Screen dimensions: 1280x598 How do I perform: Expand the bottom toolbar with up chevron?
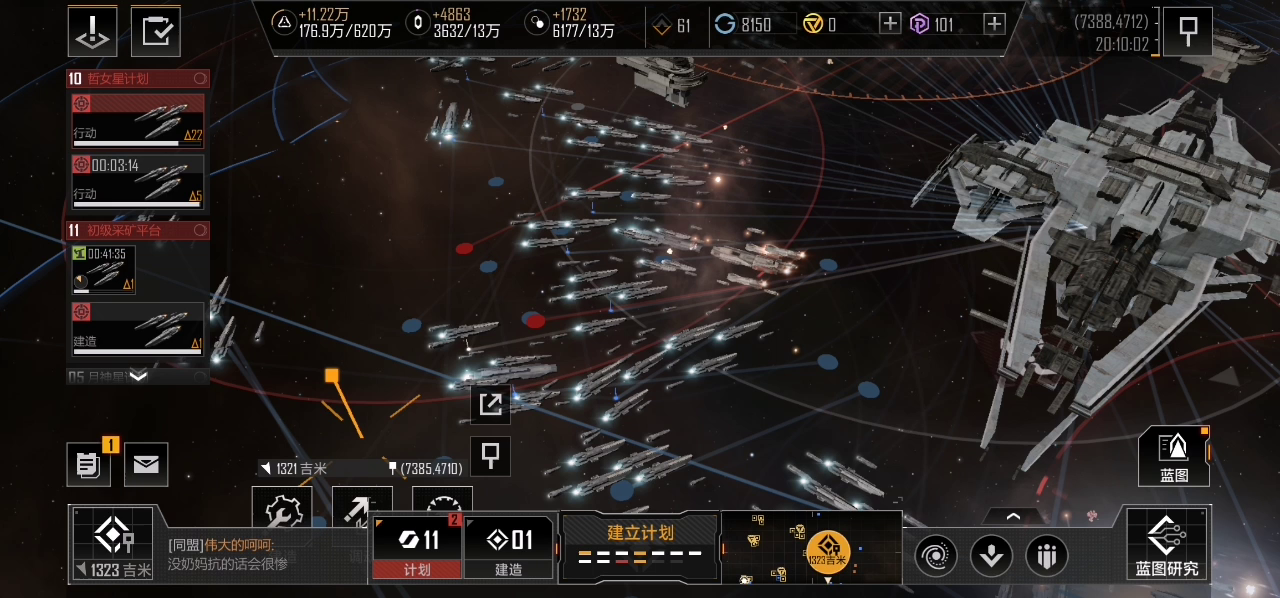coord(1013,517)
